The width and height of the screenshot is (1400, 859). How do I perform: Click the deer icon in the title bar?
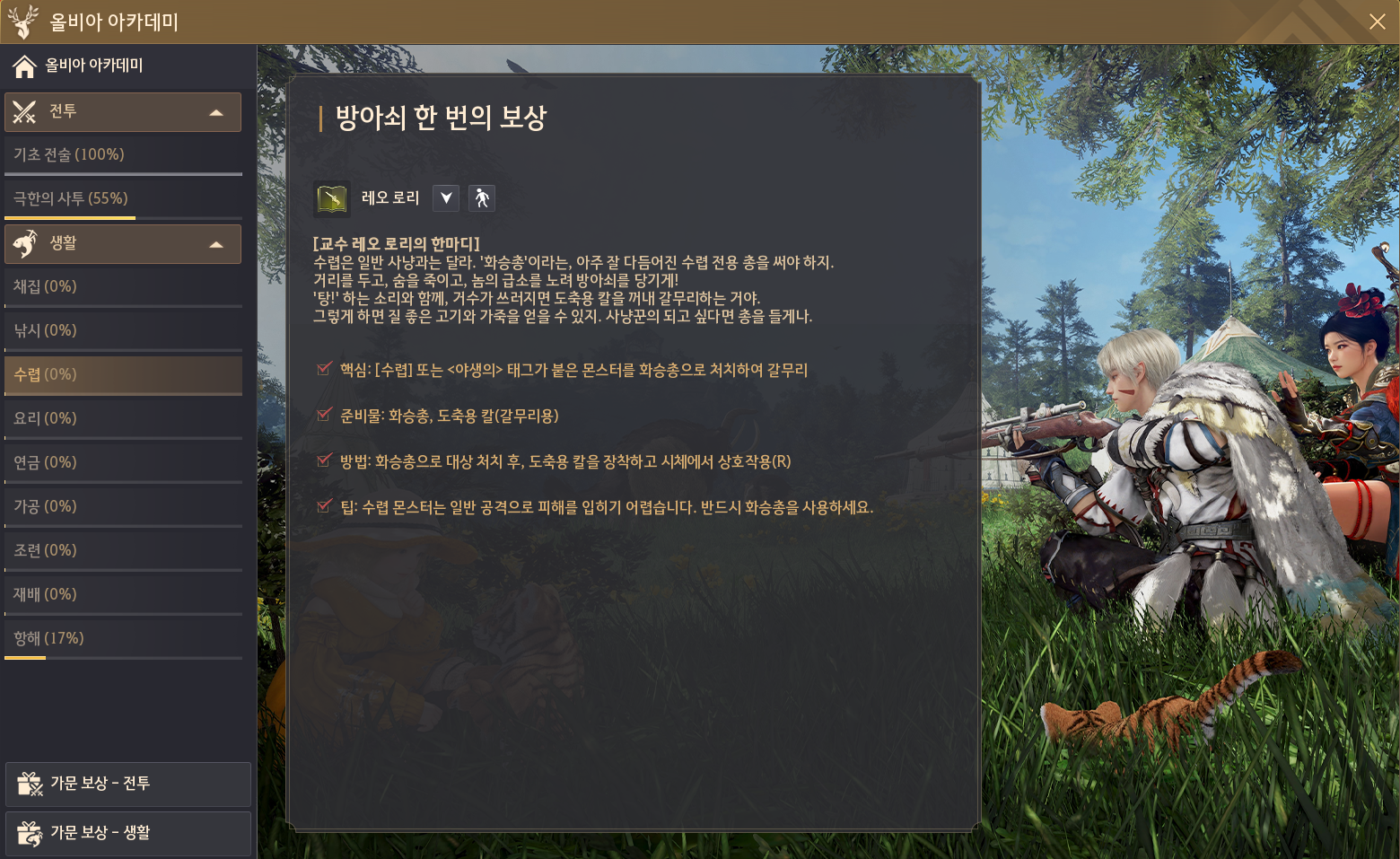[x=23, y=21]
